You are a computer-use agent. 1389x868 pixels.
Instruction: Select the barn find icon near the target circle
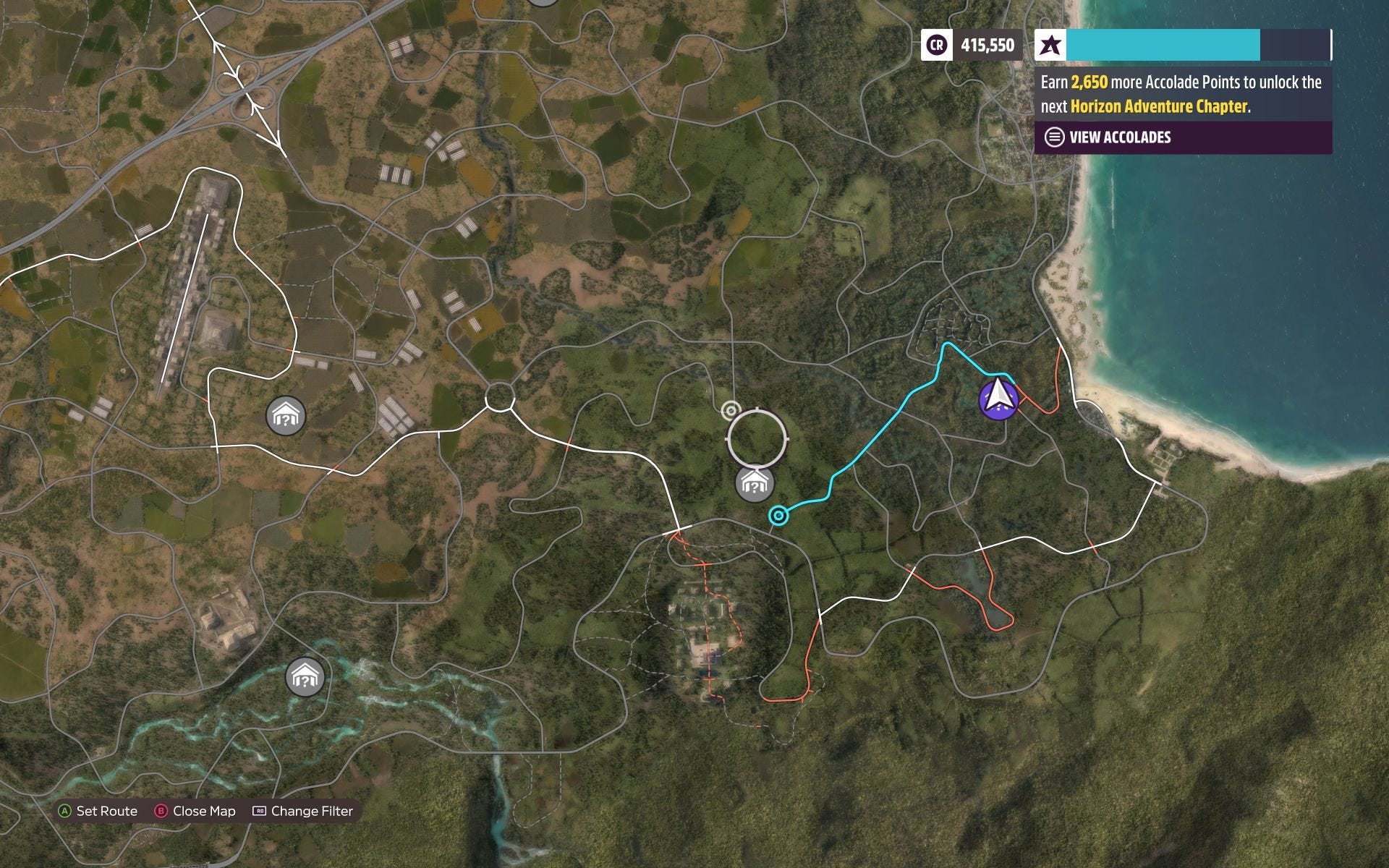tap(754, 485)
